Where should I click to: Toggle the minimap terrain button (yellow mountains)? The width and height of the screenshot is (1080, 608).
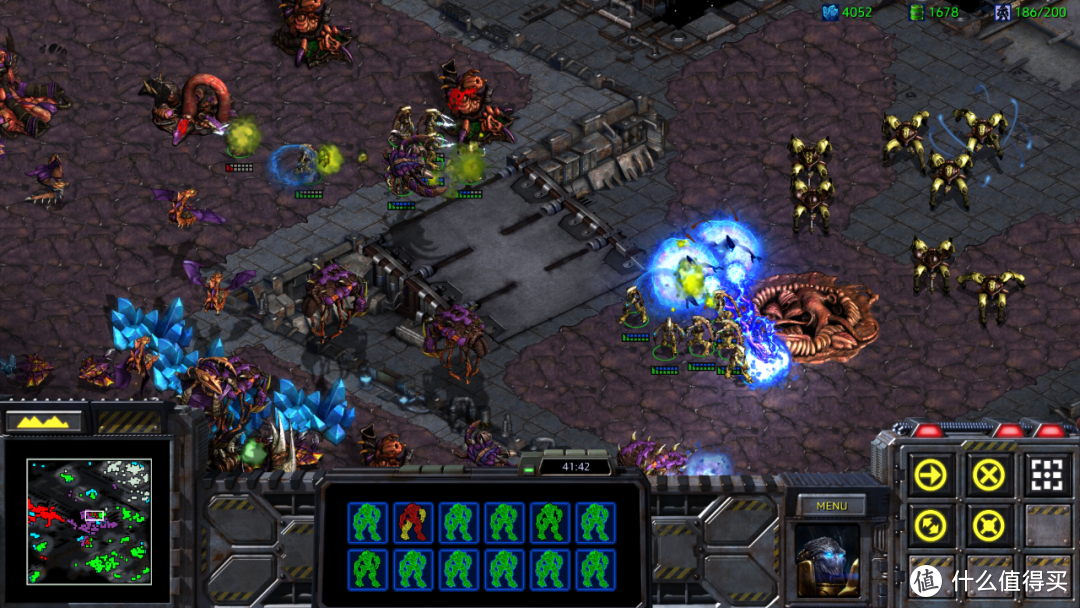(44, 421)
